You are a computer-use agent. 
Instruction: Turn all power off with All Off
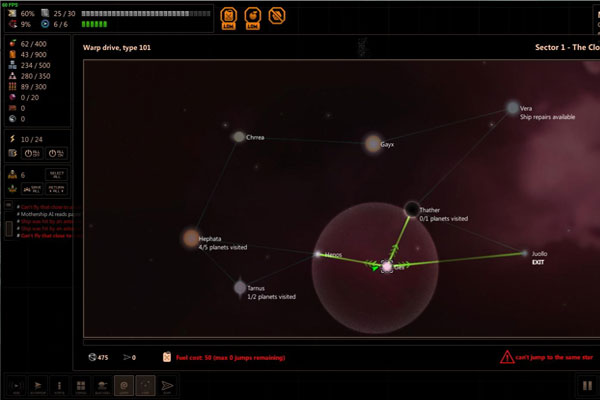click(34, 153)
